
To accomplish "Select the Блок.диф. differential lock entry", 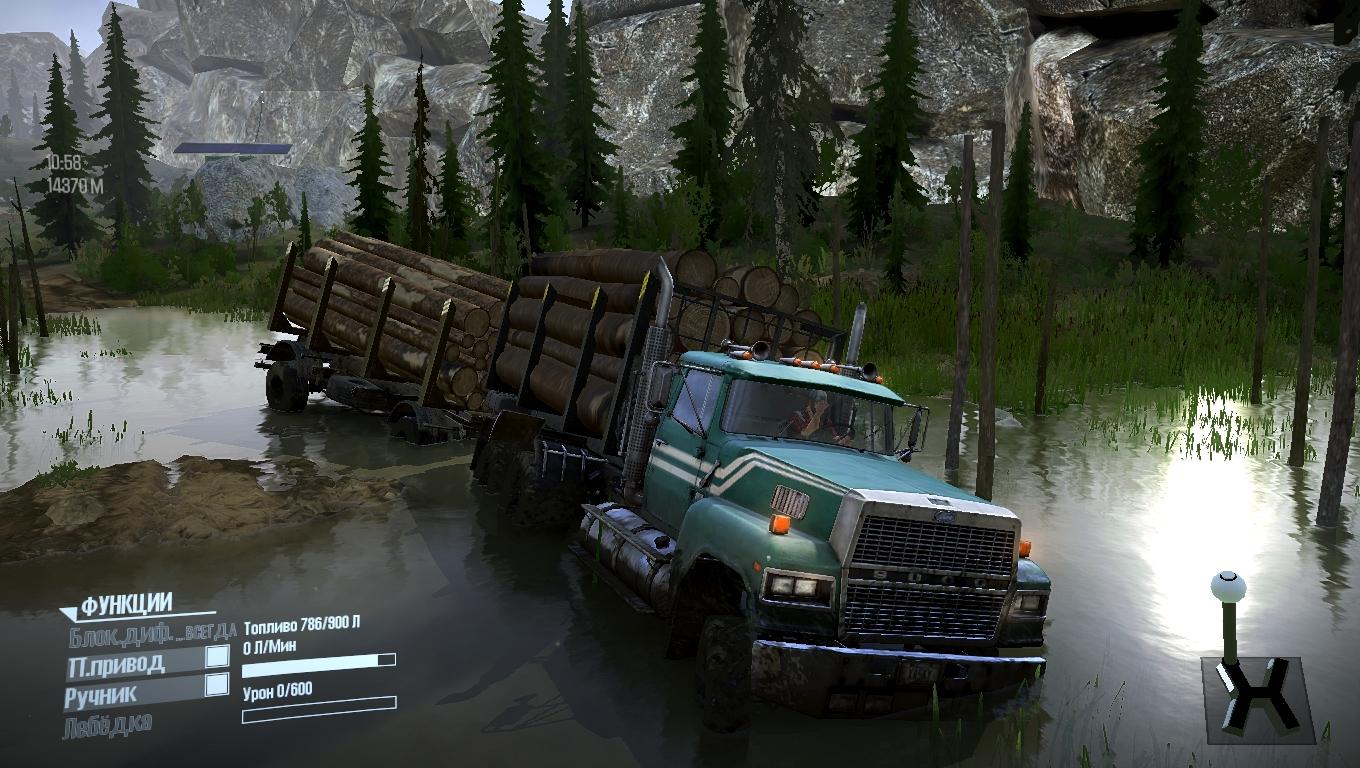I will tap(152, 632).
